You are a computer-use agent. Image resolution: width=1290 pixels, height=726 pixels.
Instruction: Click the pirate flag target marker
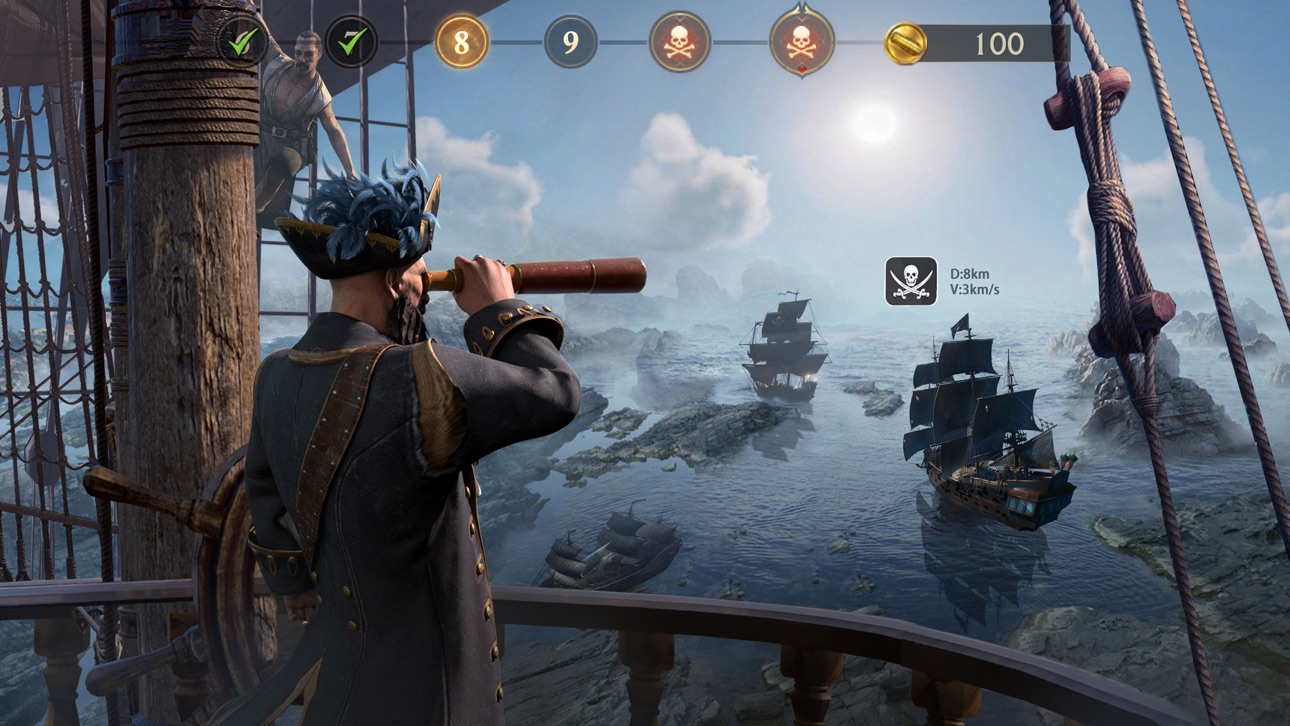(x=911, y=281)
